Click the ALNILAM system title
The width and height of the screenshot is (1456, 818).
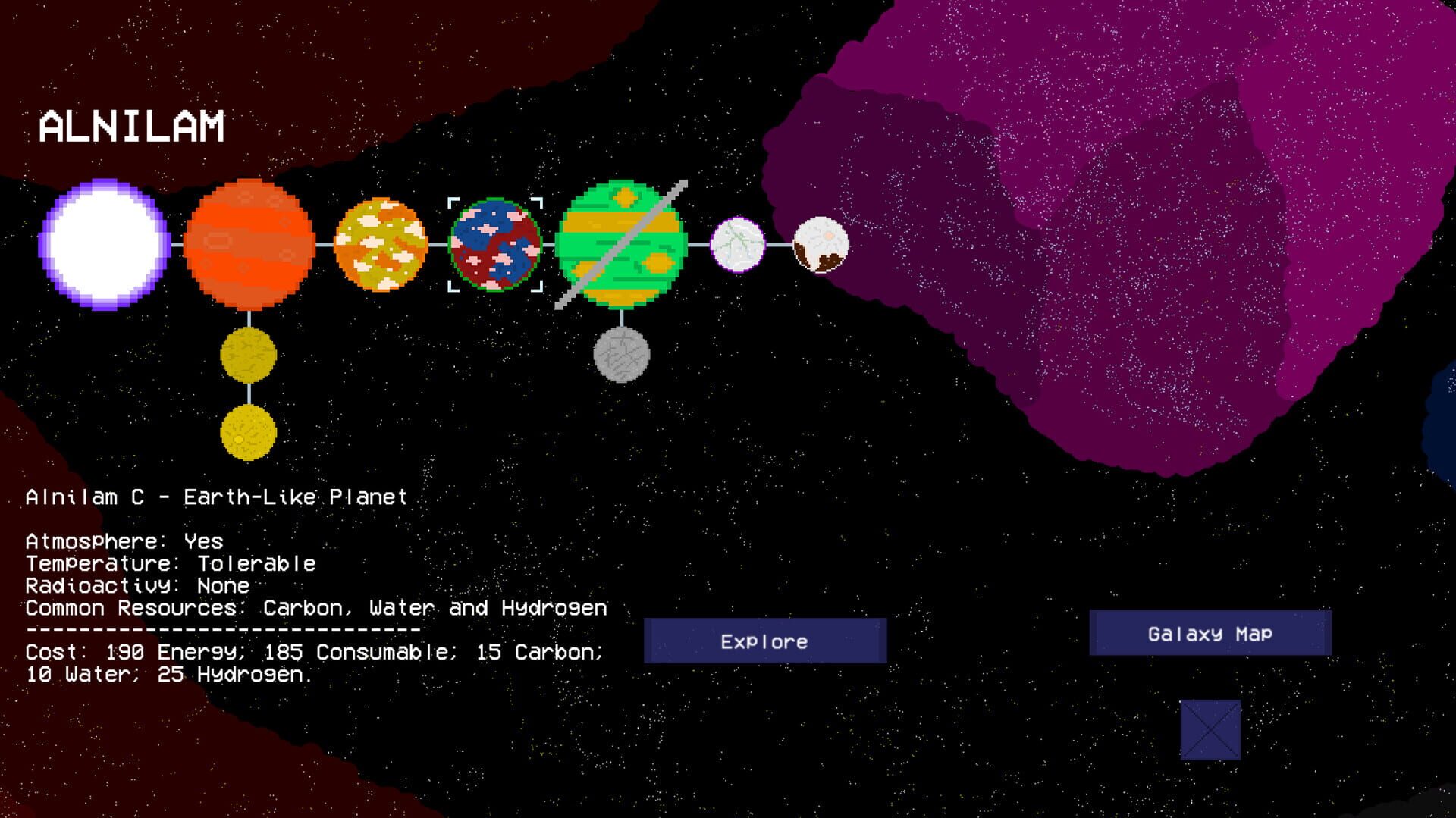133,123
